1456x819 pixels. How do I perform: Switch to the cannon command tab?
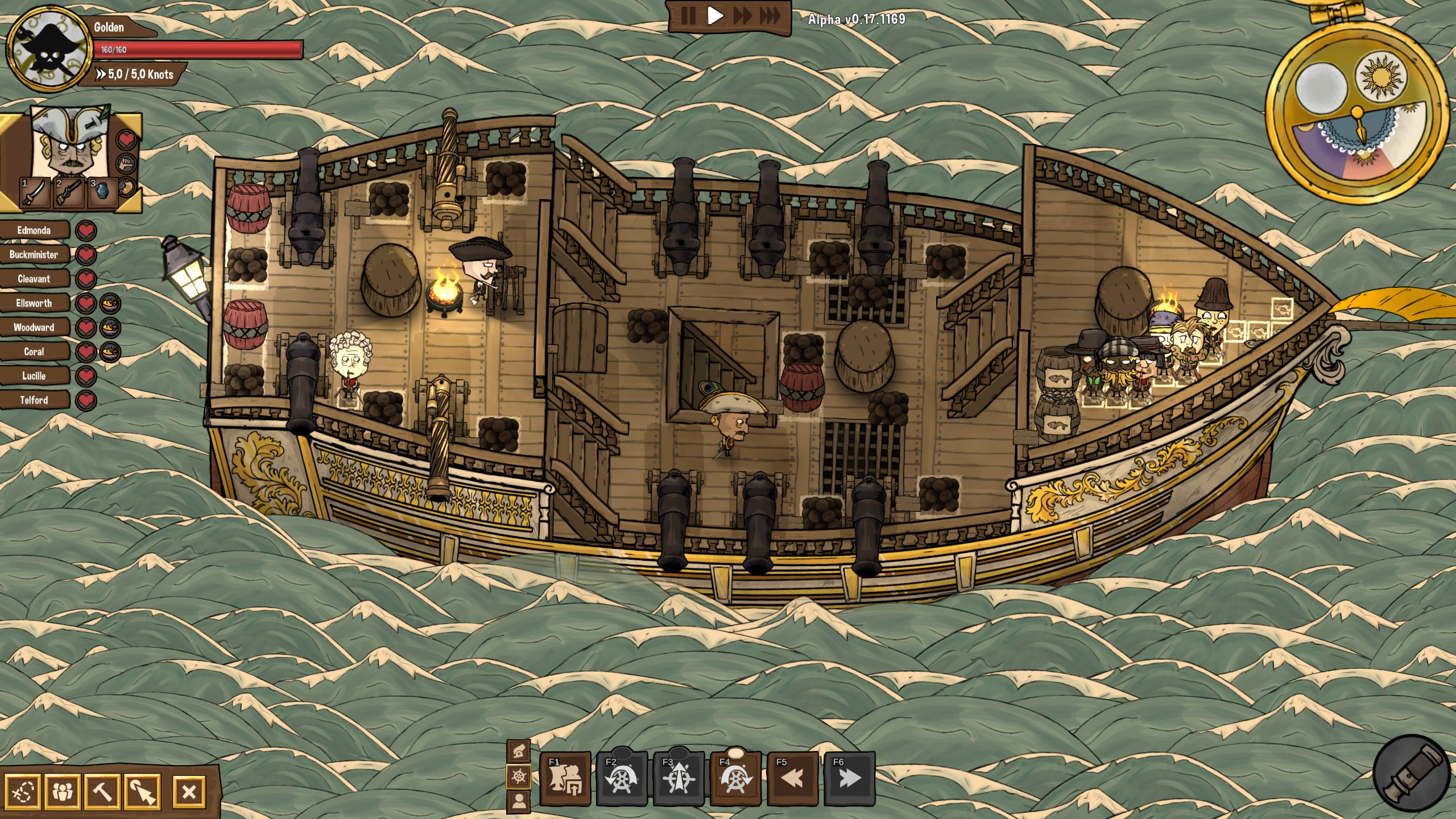[519, 752]
